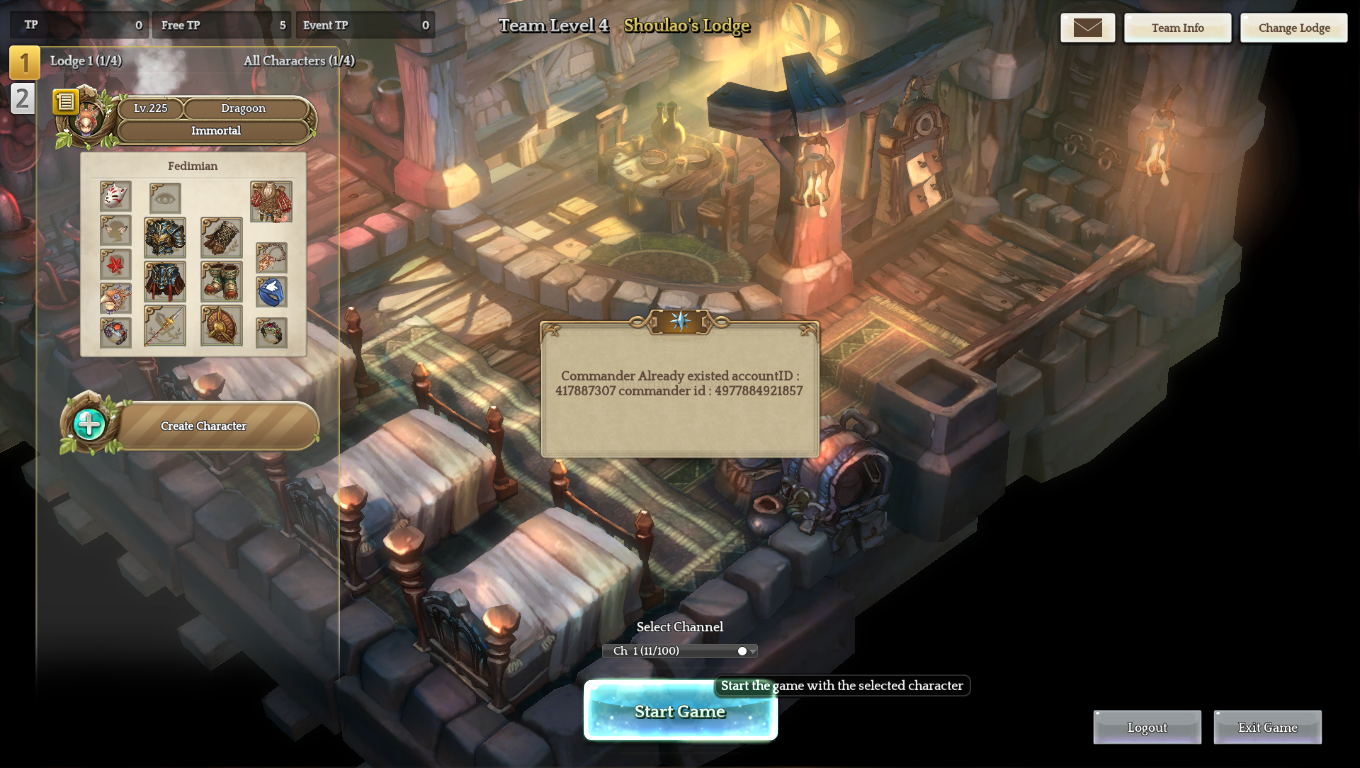
Task: Click the yellow list icon on portrait
Action: pos(65,101)
